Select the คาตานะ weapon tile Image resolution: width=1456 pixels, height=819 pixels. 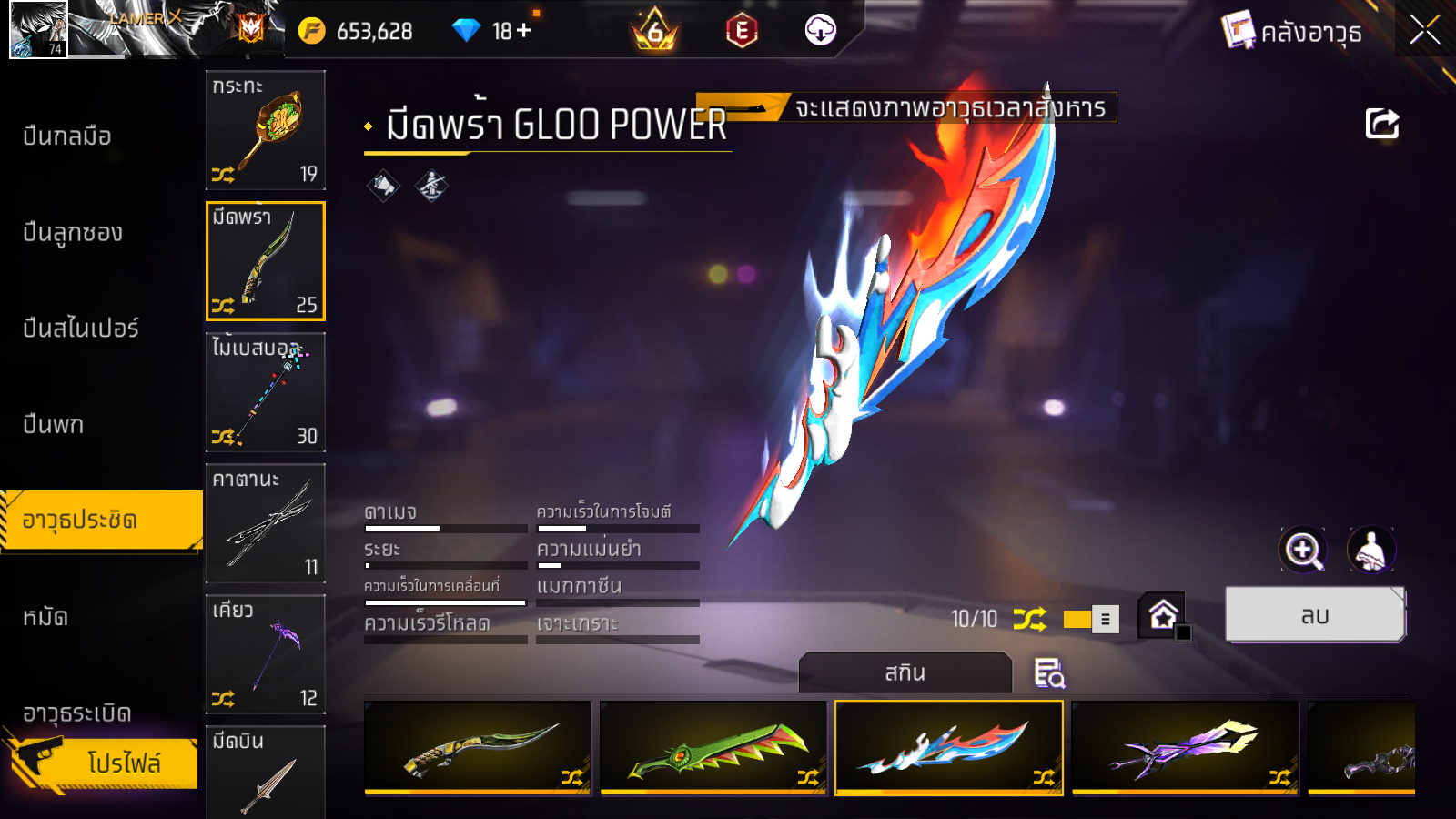click(x=266, y=523)
